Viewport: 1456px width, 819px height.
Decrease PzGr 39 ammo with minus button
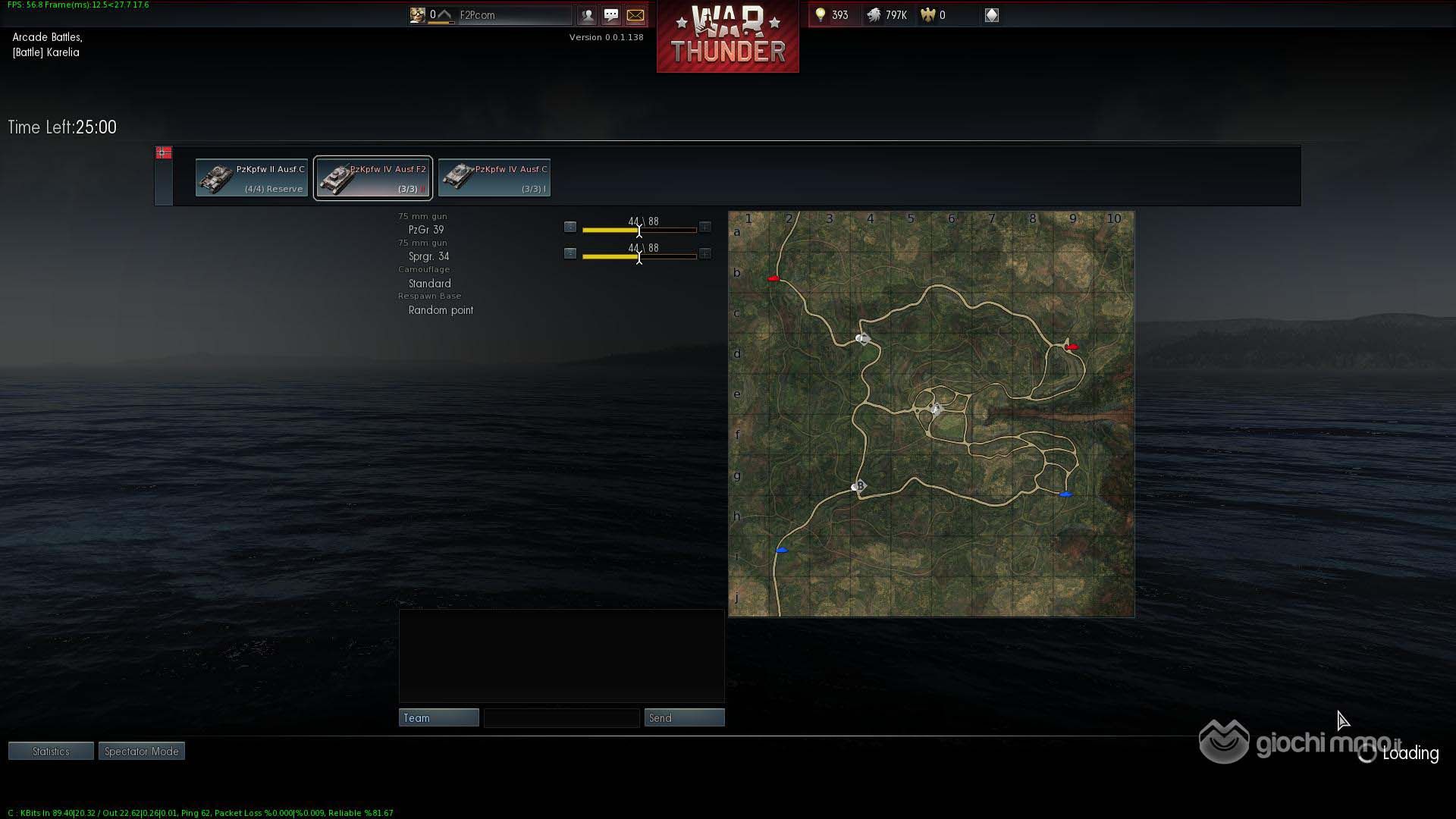click(x=570, y=227)
